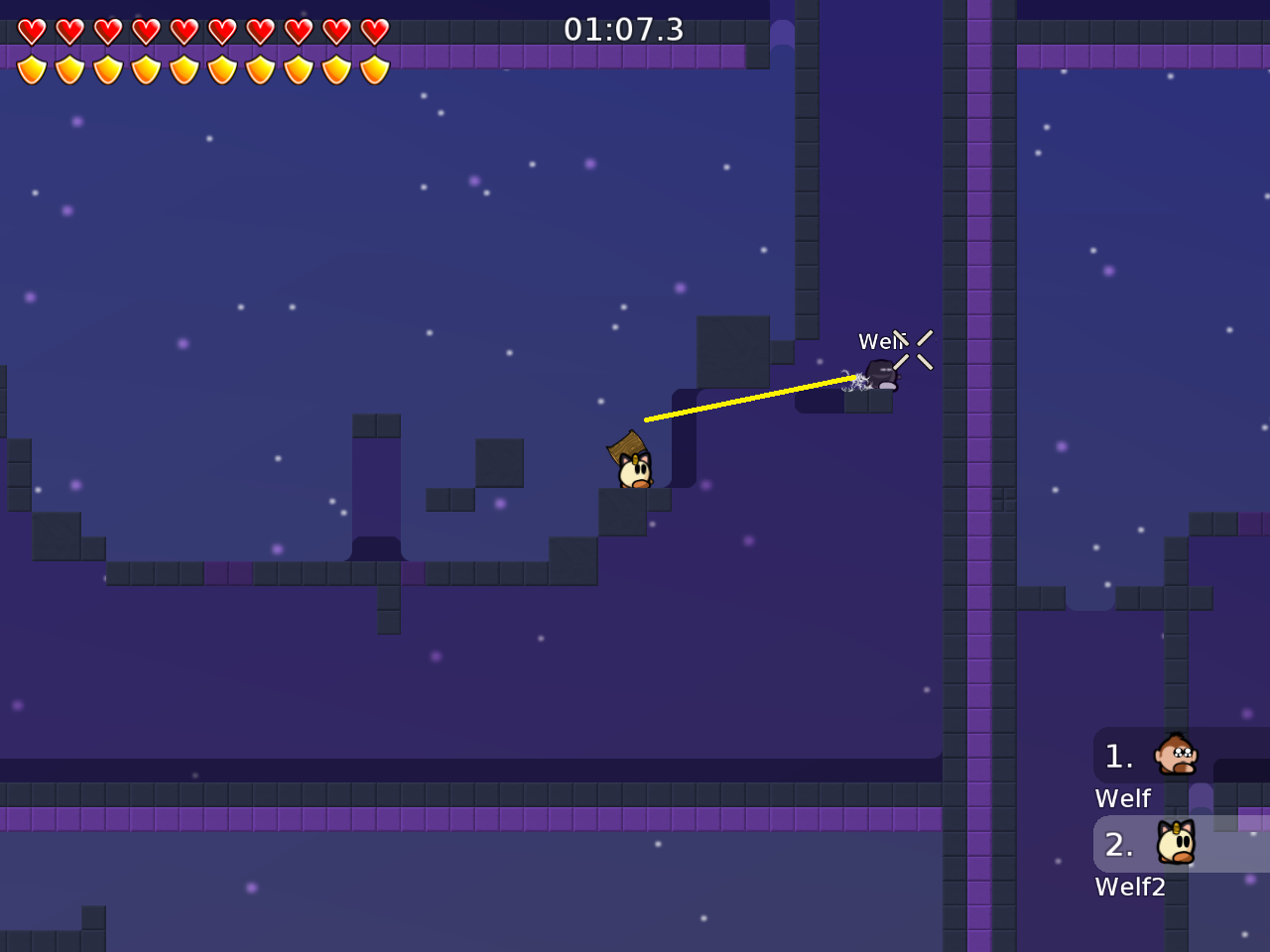Click the dark ninja character below the Welf label
The image size is (1270, 952).
882,375
